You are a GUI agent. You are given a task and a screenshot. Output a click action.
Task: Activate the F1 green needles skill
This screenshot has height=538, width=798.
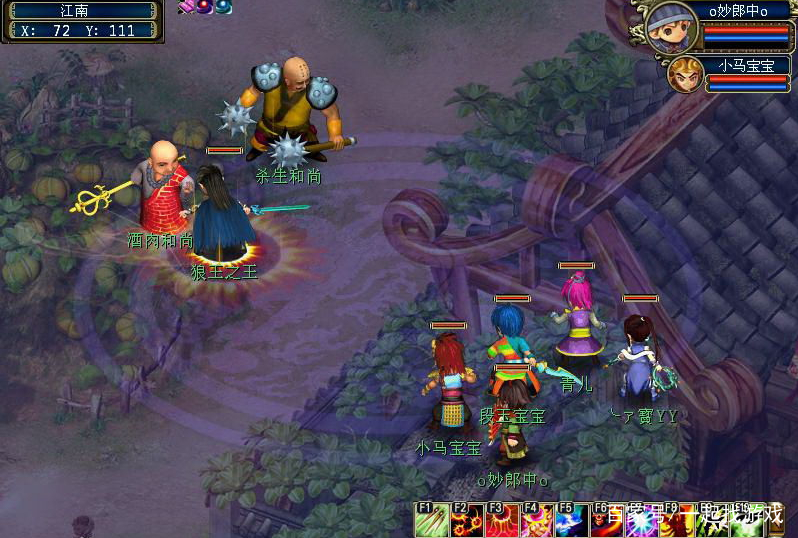pyautogui.click(x=431, y=520)
